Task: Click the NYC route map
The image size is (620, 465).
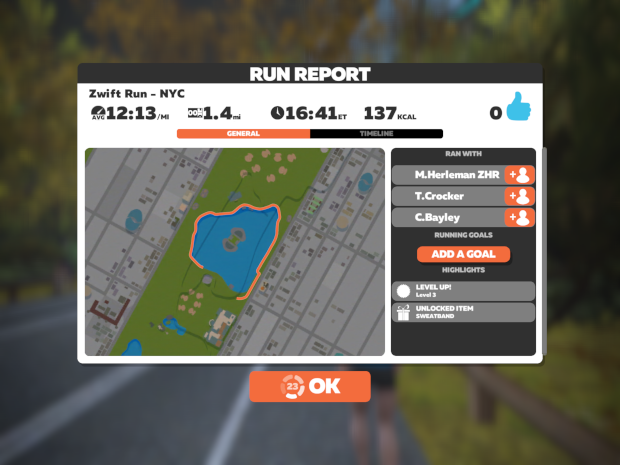Action: tap(234, 252)
